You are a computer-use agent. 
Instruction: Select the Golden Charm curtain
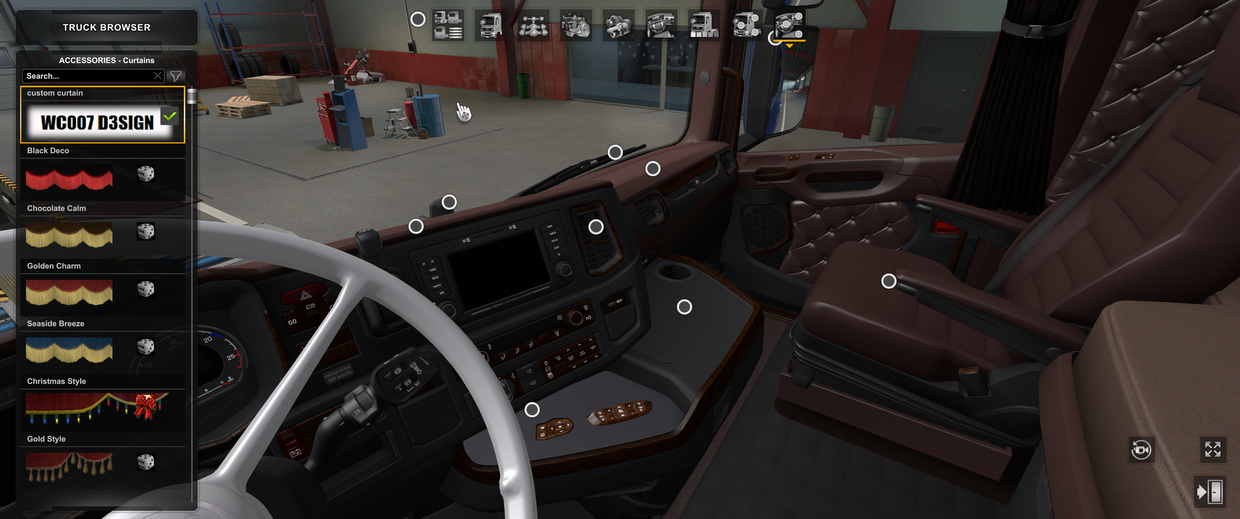[70, 292]
